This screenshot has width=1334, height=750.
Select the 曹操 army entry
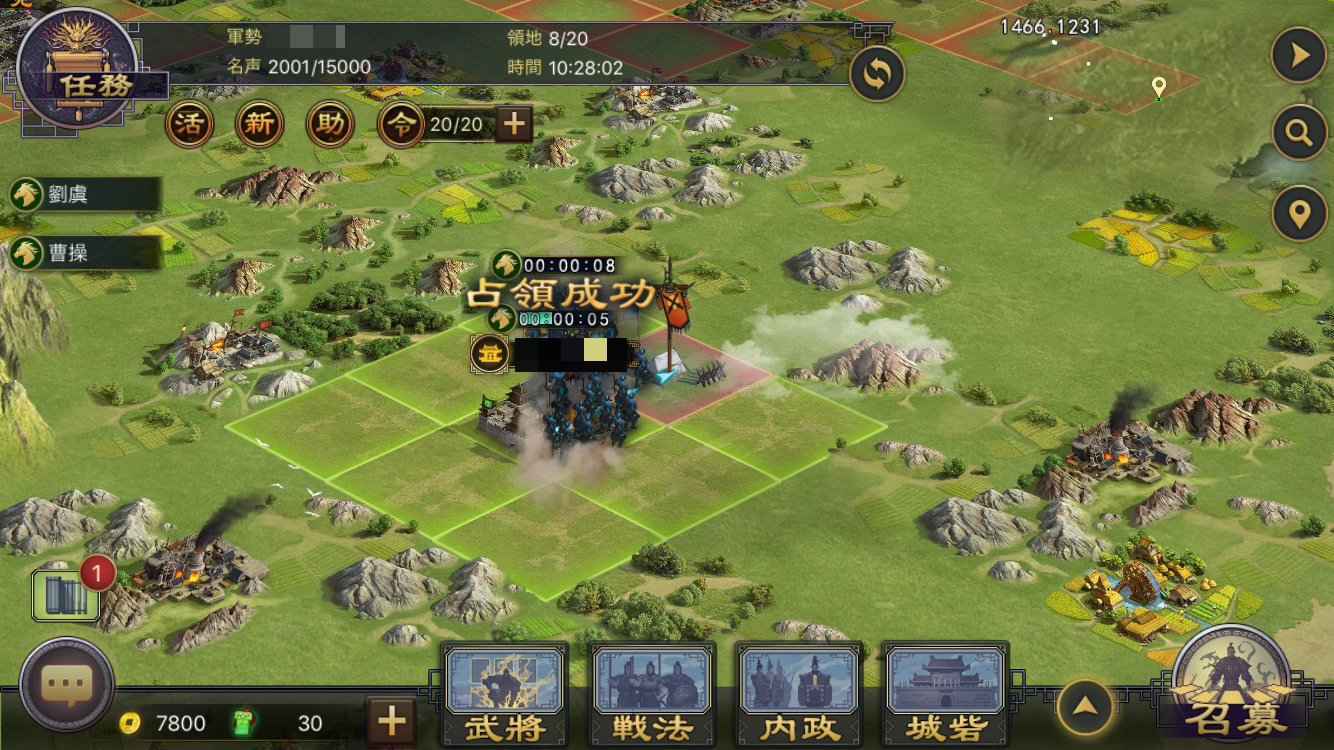[84, 252]
